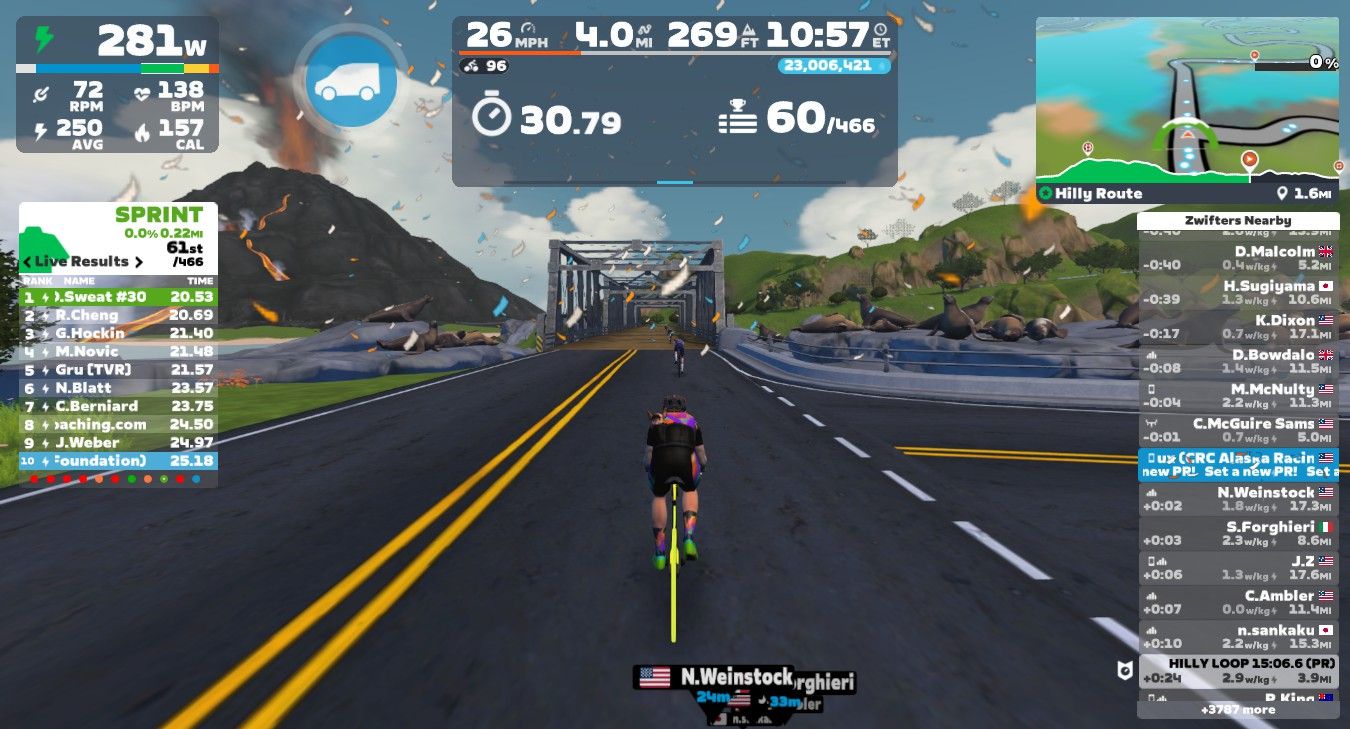
Task: Click the Hilly Route minimap
Action: coord(1187,100)
